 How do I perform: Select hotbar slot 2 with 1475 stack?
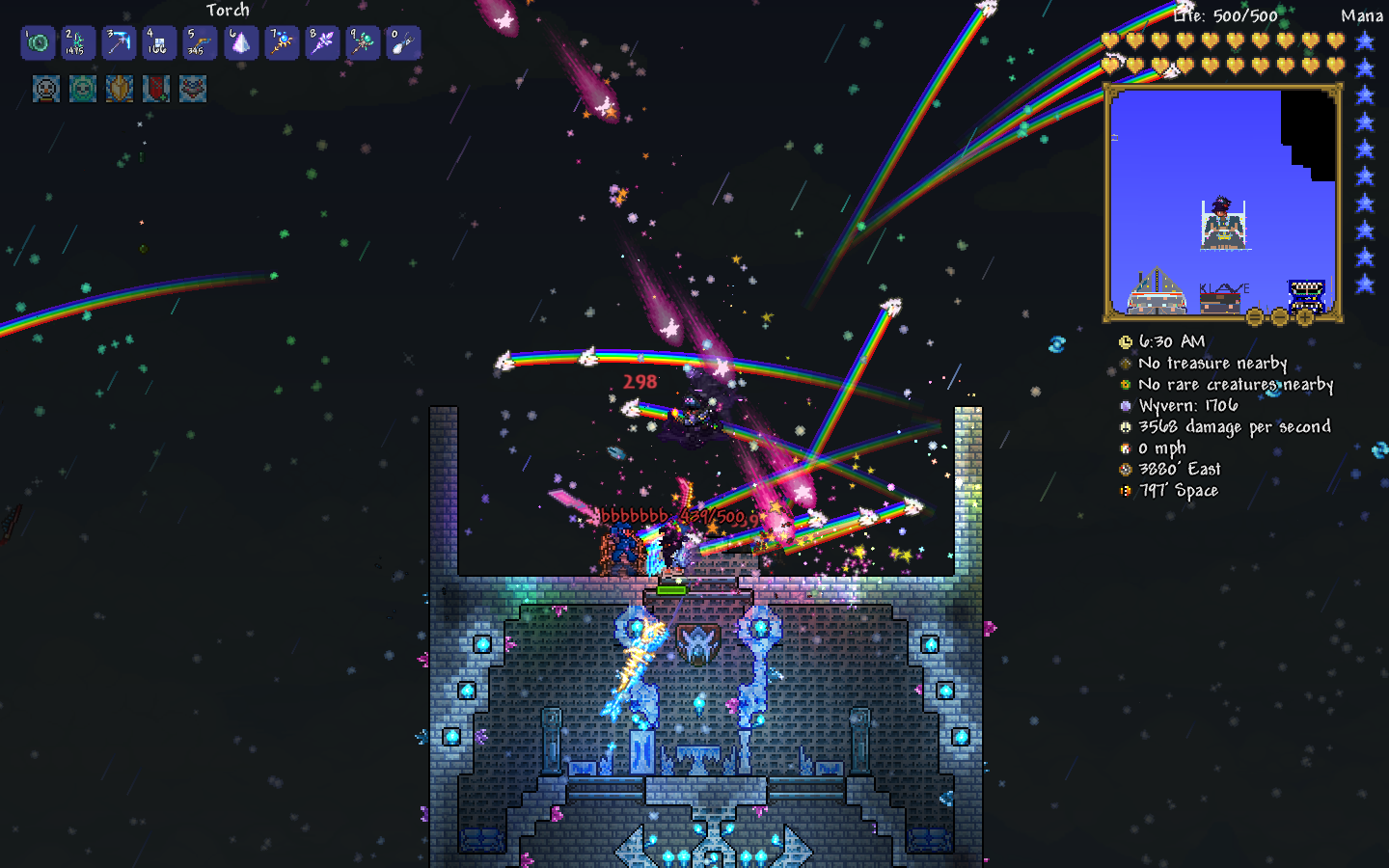[x=78, y=43]
